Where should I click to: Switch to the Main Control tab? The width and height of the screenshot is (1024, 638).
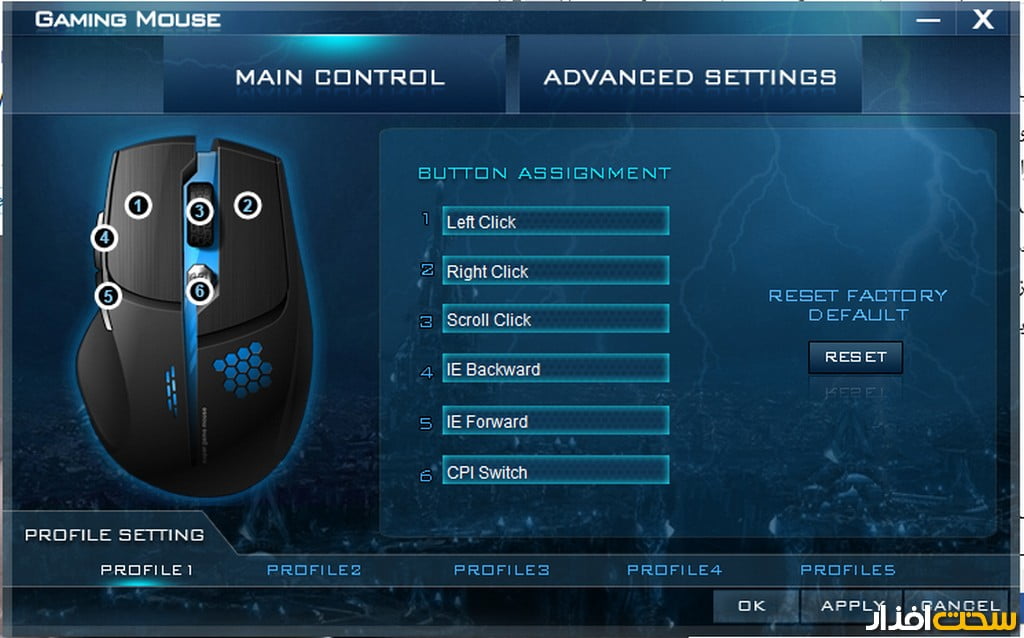pos(339,77)
